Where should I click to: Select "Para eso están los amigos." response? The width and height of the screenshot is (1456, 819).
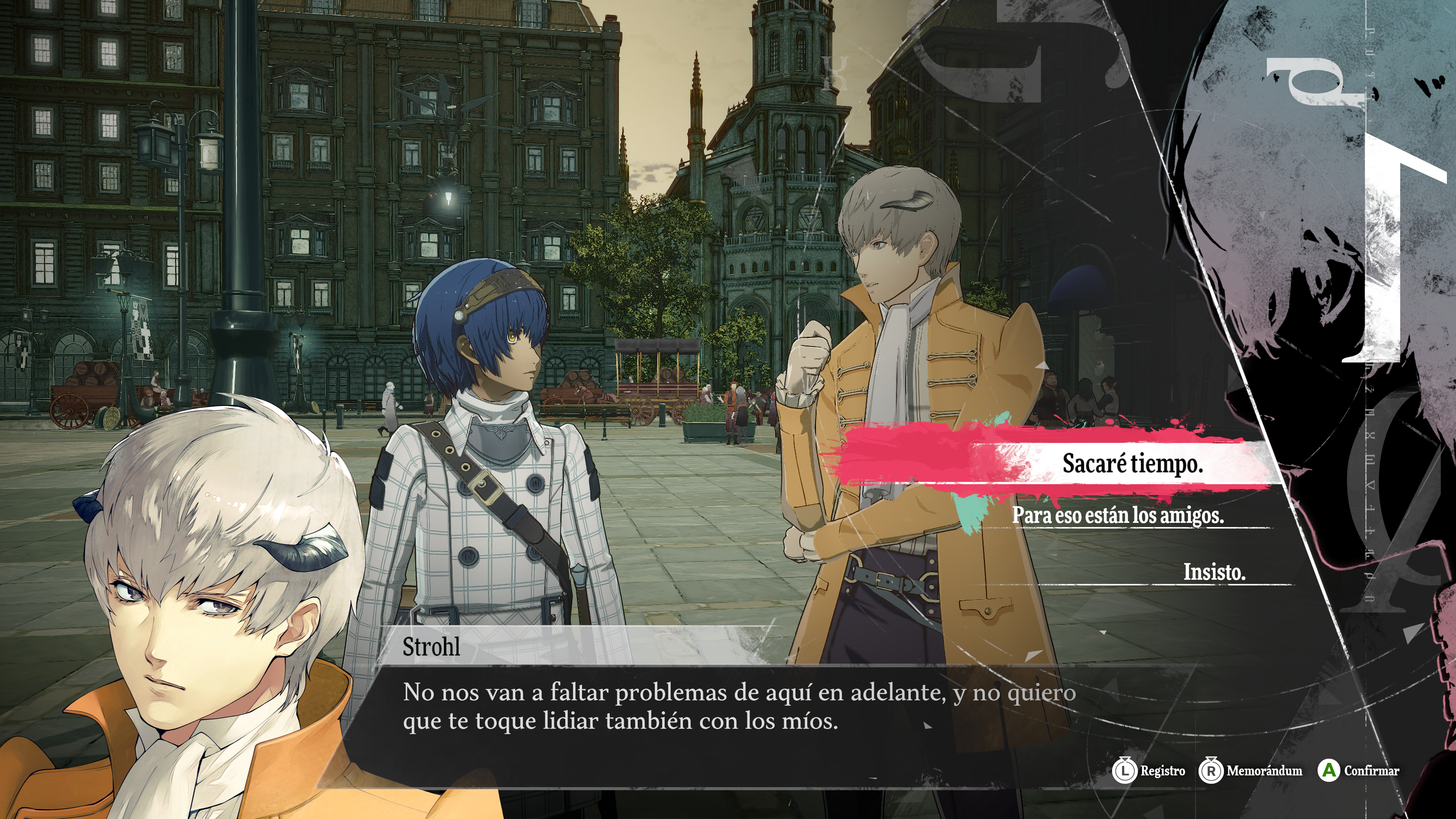pyautogui.click(x=1117, y=515)
